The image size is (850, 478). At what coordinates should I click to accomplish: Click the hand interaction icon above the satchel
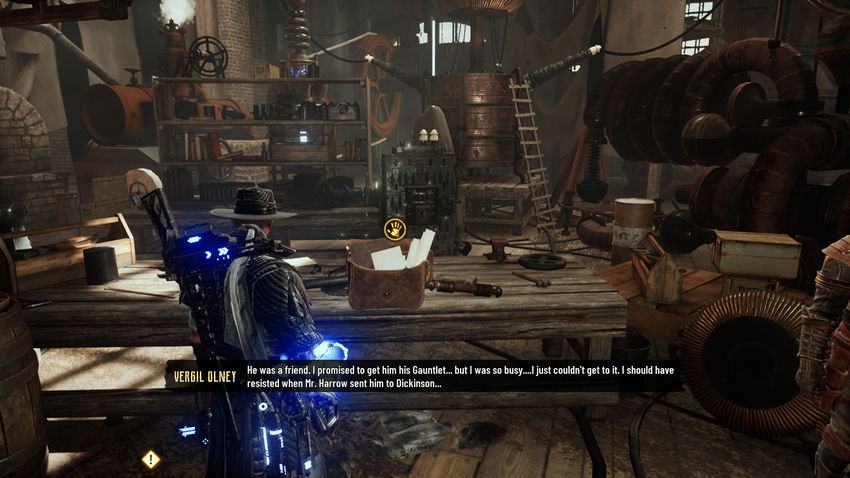click(395, 229)
